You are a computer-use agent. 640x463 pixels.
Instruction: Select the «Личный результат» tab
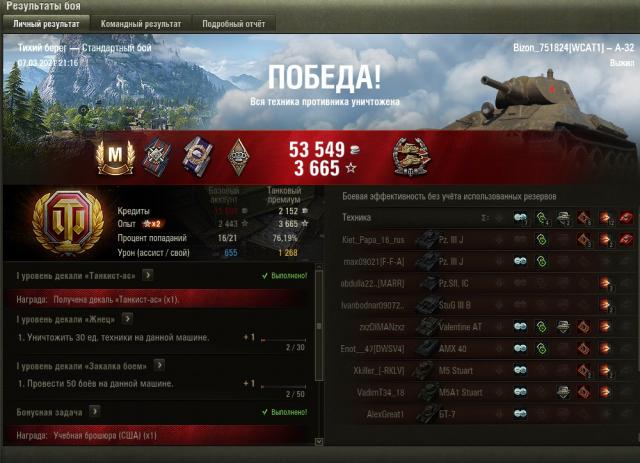[x=46, y=23]
